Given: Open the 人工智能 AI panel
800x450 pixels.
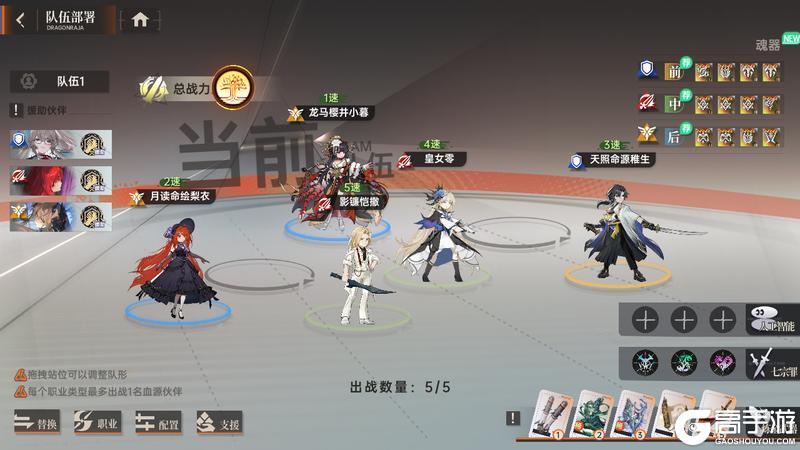Looking at the screenshot, I should (770, 320).
